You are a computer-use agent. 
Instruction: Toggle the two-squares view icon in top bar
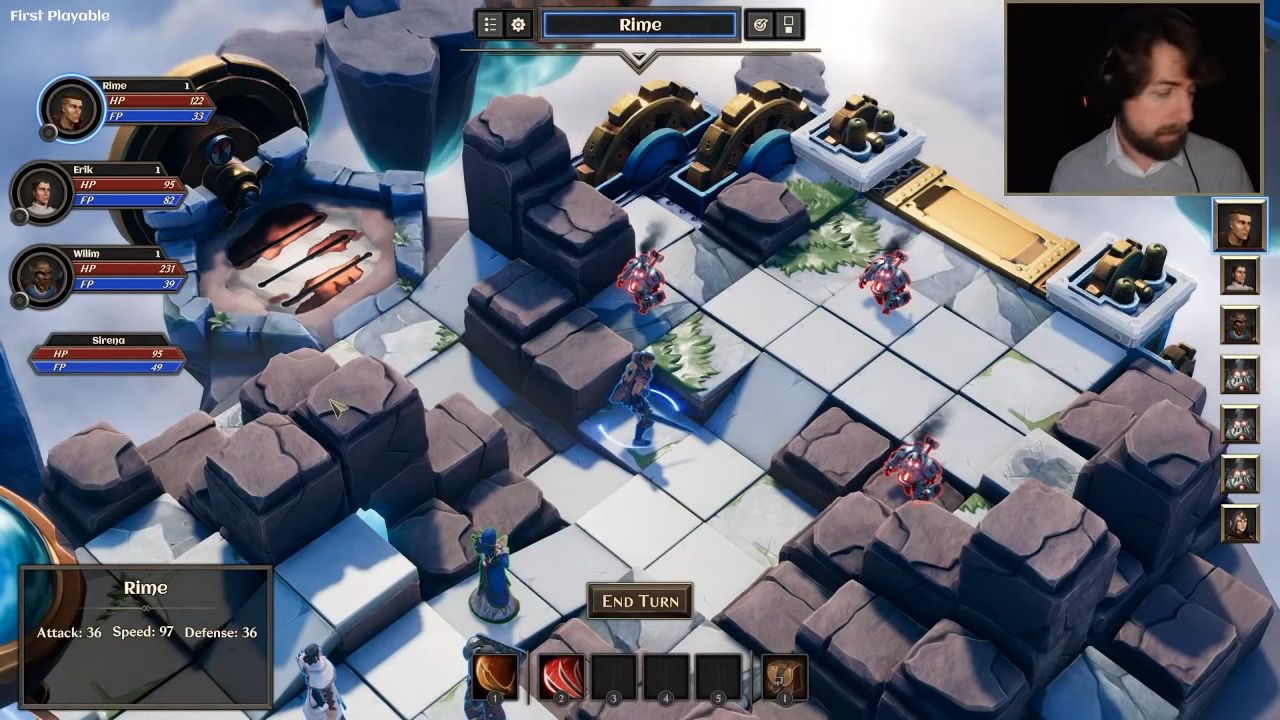[x=788, y=25]
